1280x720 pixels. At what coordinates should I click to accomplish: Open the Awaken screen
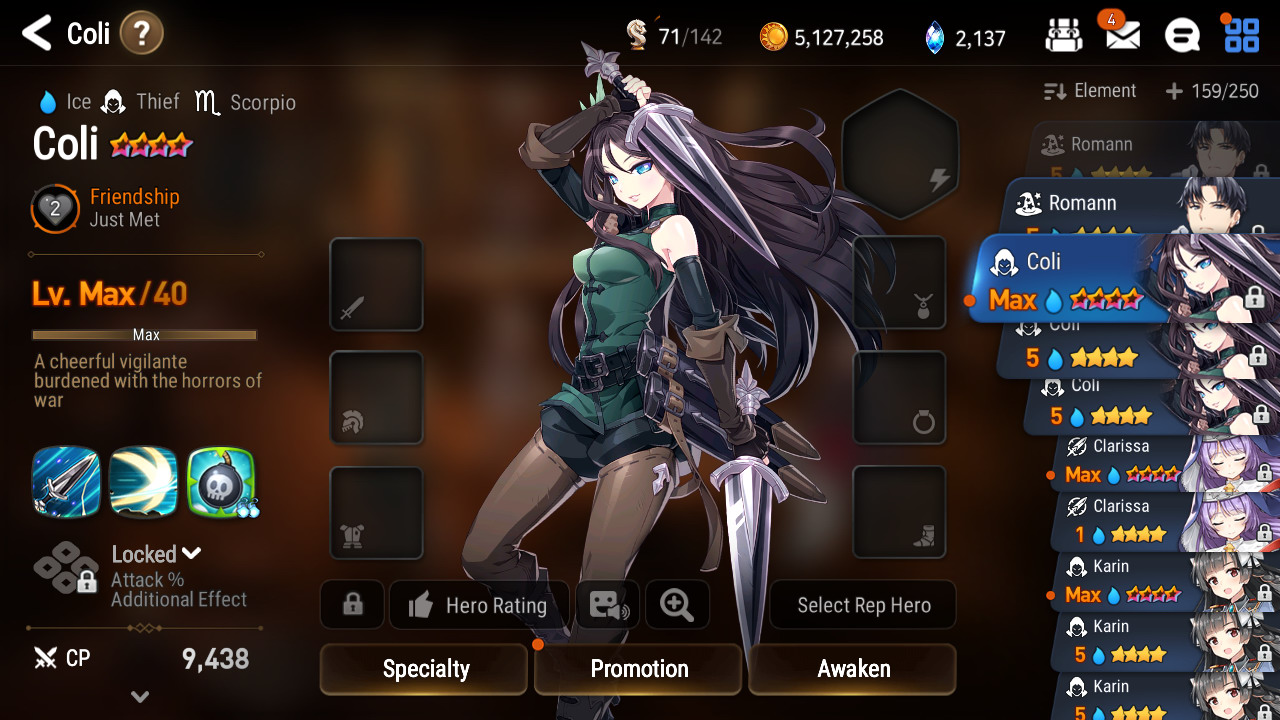point(853,669)
